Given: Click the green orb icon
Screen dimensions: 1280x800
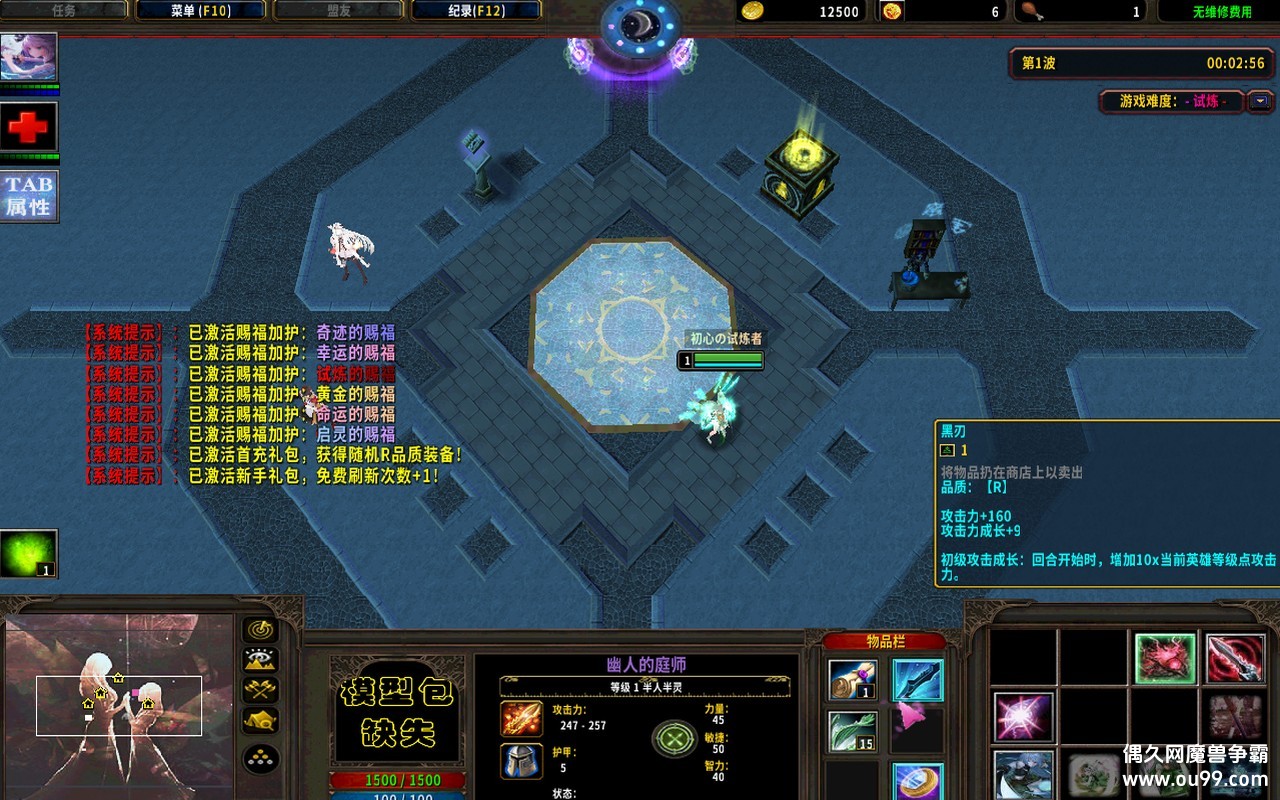Looking at the screenshot, I should (29, 554).
